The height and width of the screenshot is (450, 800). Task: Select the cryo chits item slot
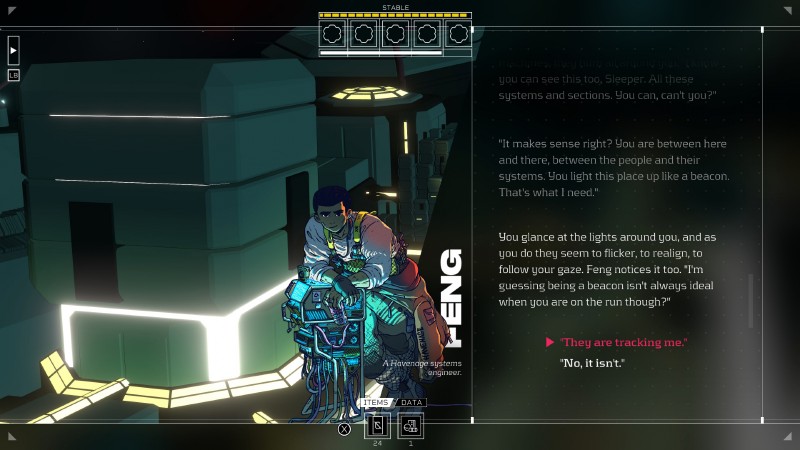[x=377, y=426]
